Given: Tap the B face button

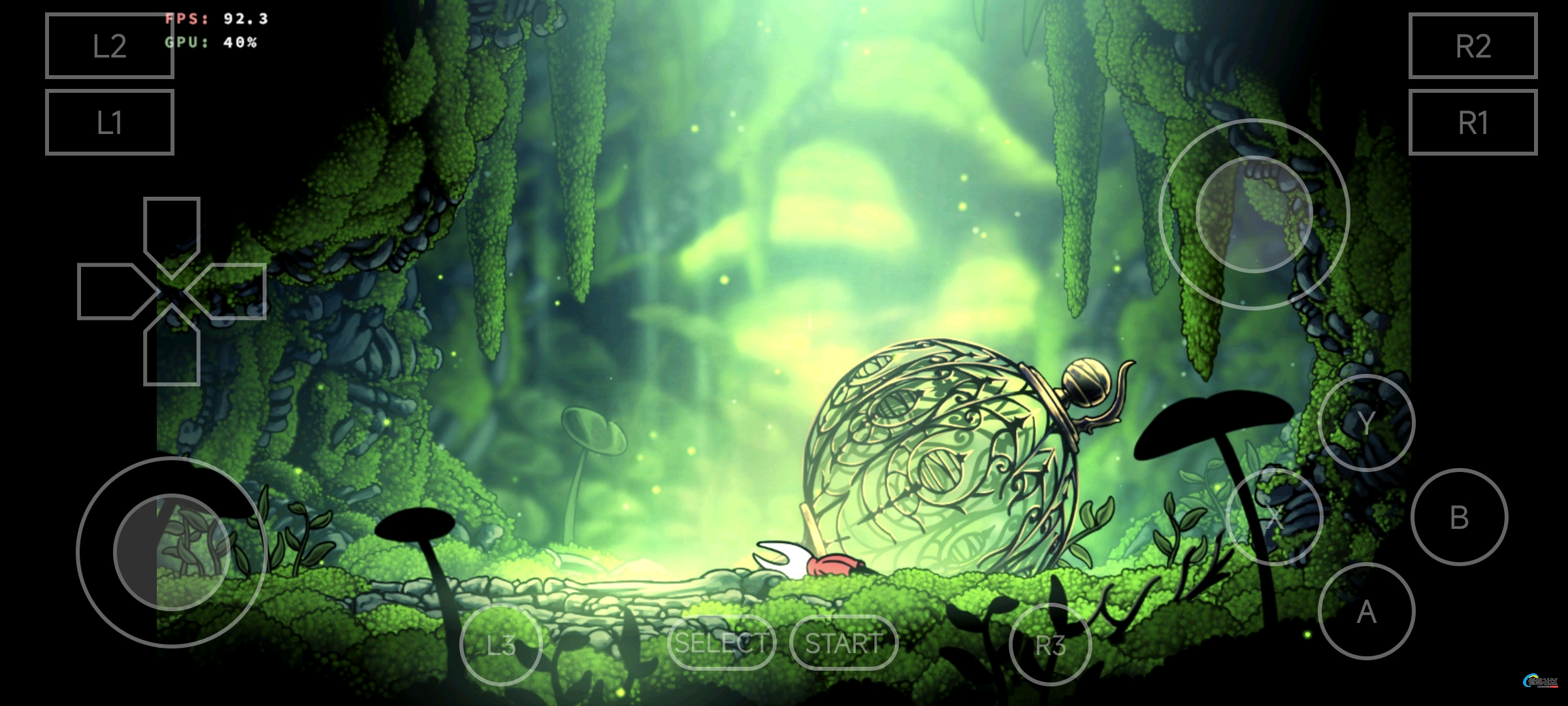Looking at the screenshot, I should 1459,517.
